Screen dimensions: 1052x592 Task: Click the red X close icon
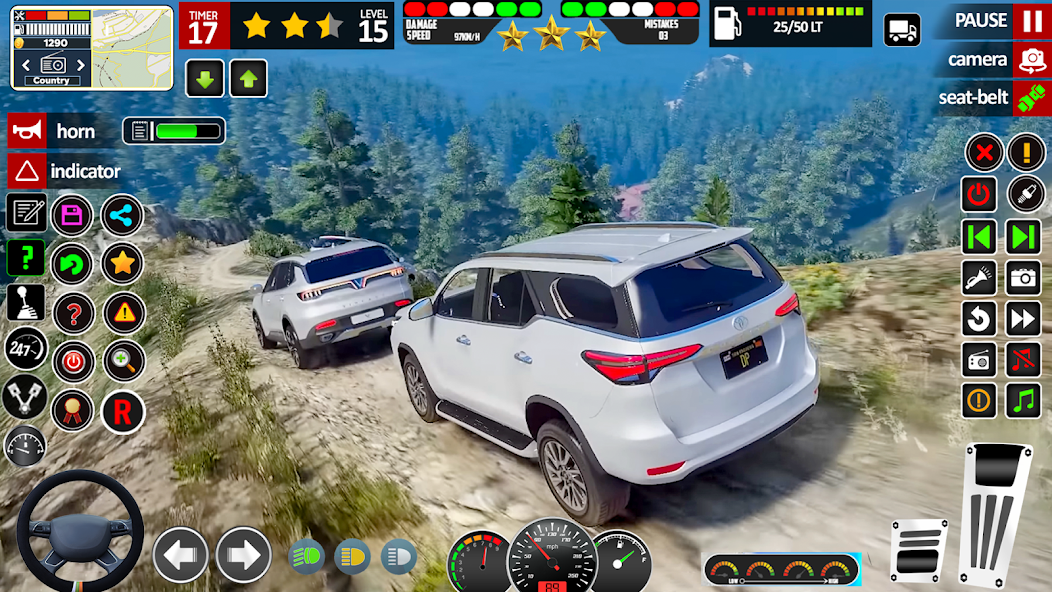point(983,153)
